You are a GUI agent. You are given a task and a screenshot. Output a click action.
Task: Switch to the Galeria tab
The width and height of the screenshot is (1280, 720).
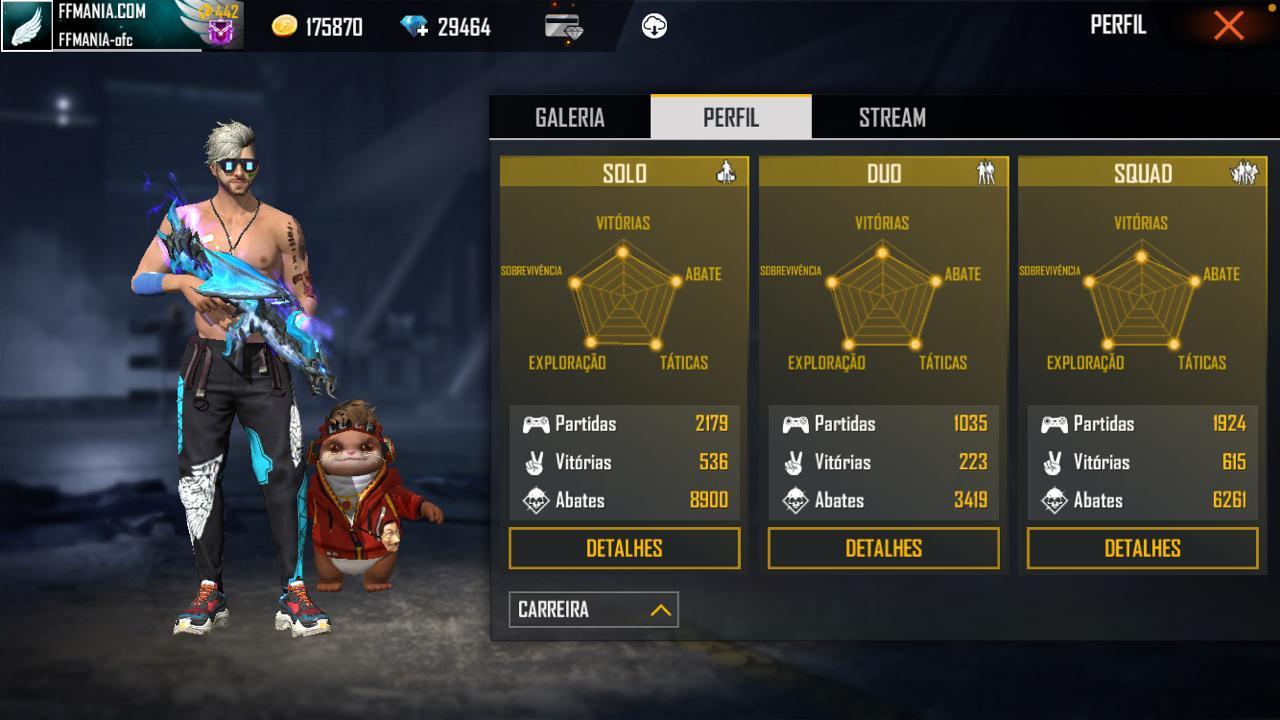(570, 118)
